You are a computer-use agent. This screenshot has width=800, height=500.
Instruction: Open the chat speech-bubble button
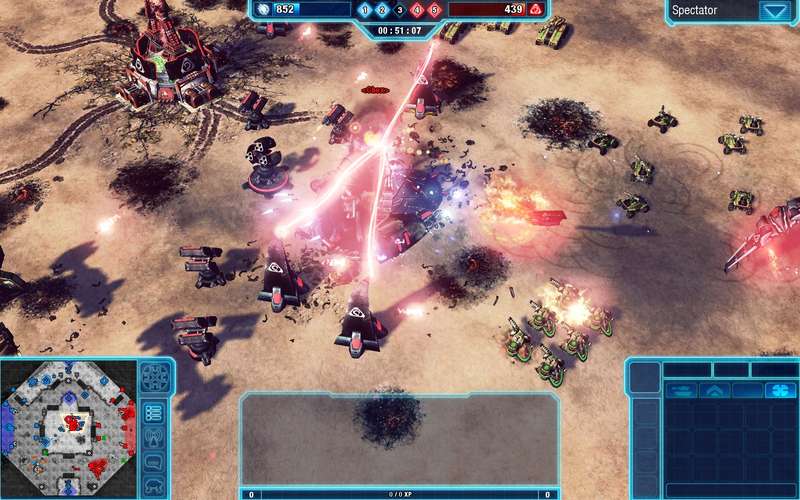(154, 461)
